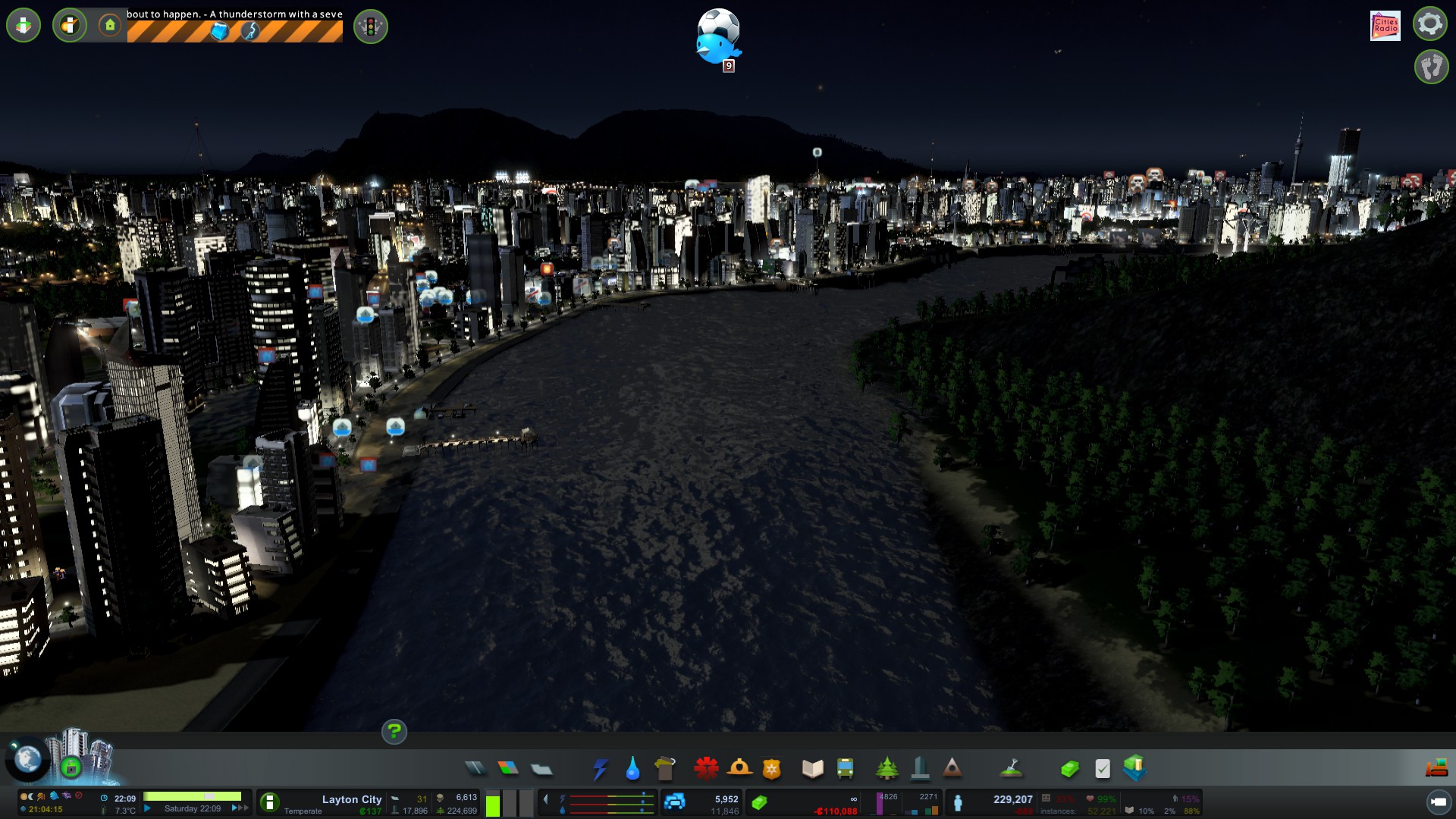Open the Fire Department menu
Screen dimensions: 1456x819
(x=739, y=769)
